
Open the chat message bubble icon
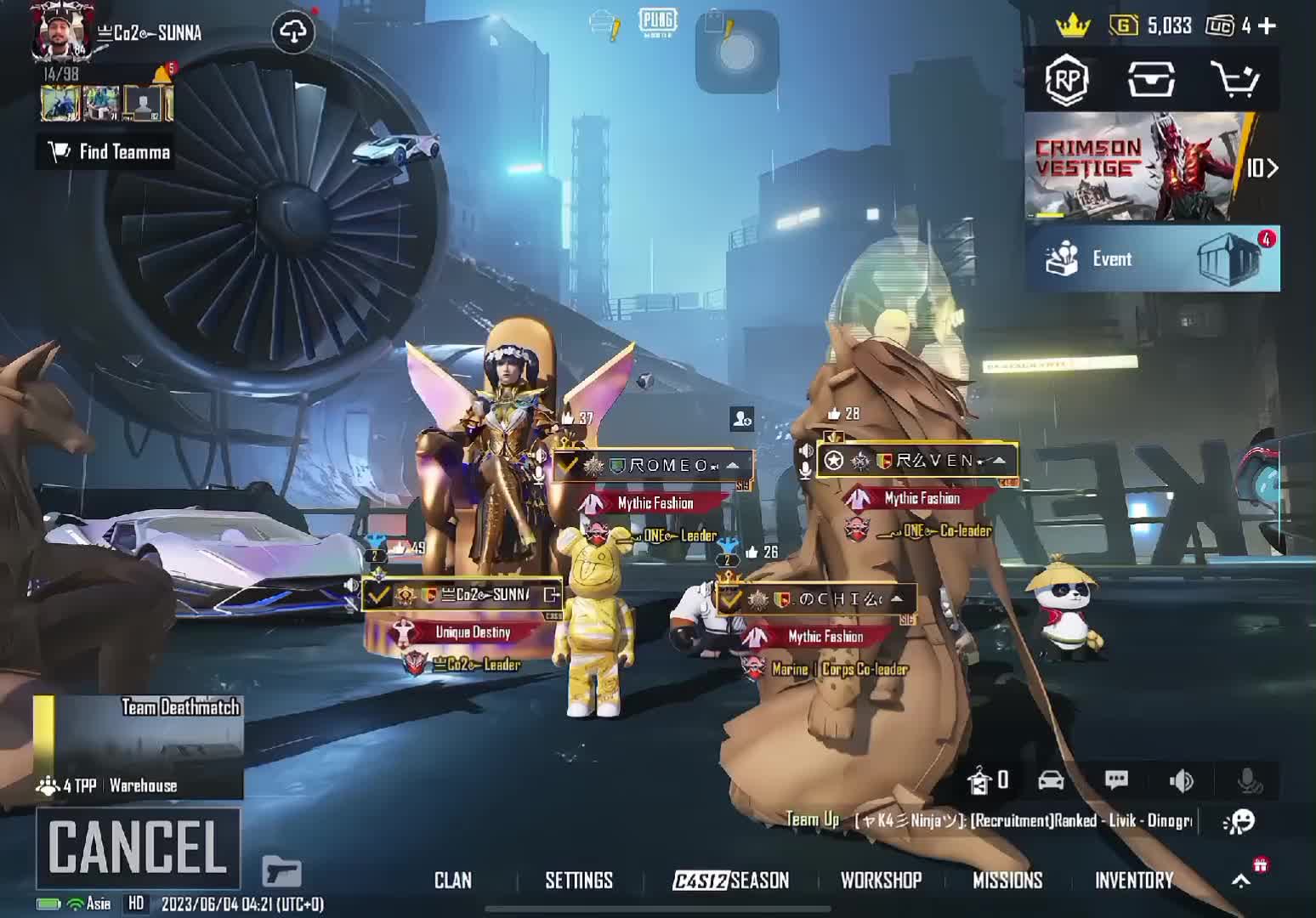click(1116, 780)
